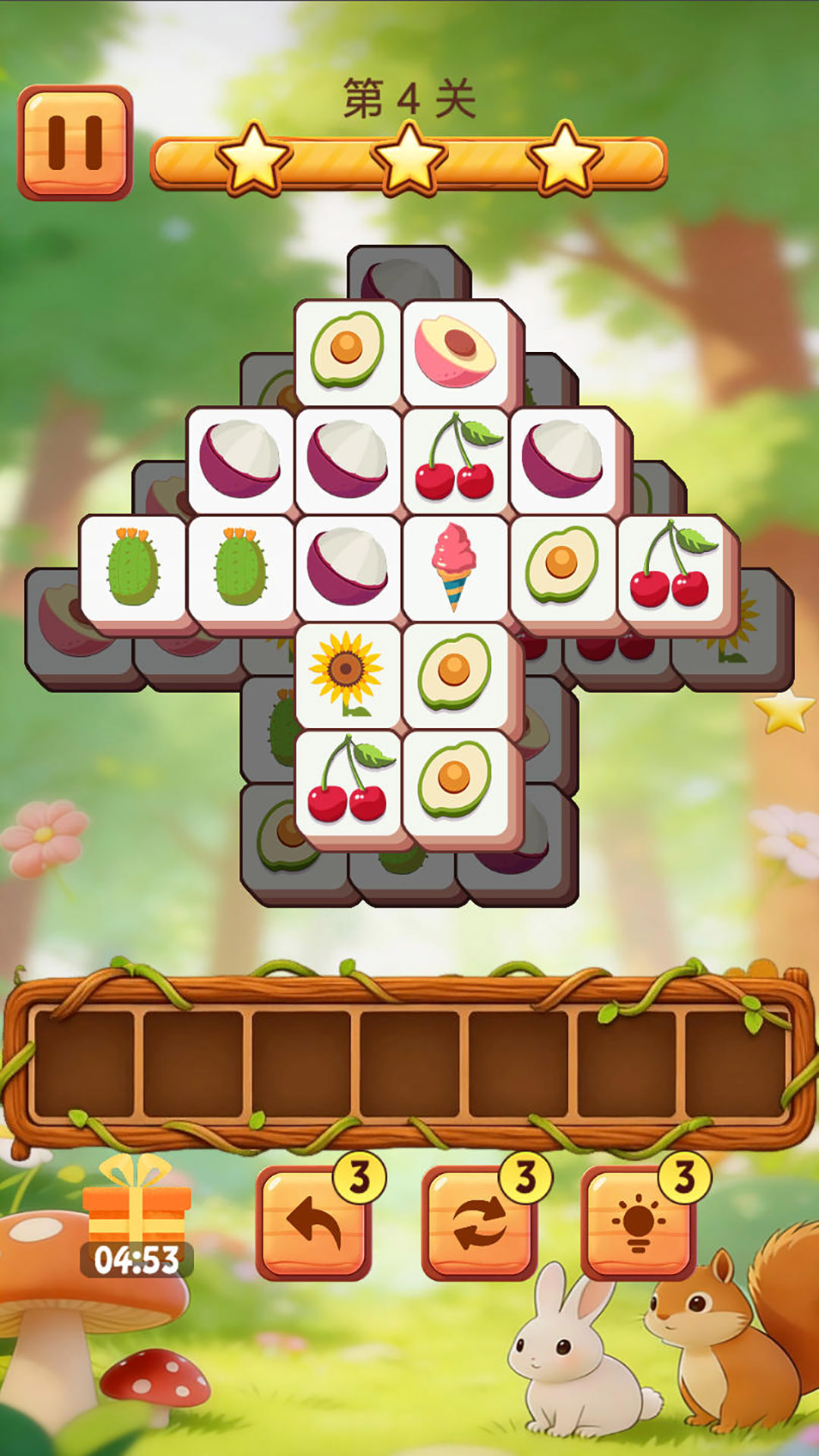Choose the cherry tile below the sunflower
The height and width of the screenshot is (1456, 819).
(347, 781)
